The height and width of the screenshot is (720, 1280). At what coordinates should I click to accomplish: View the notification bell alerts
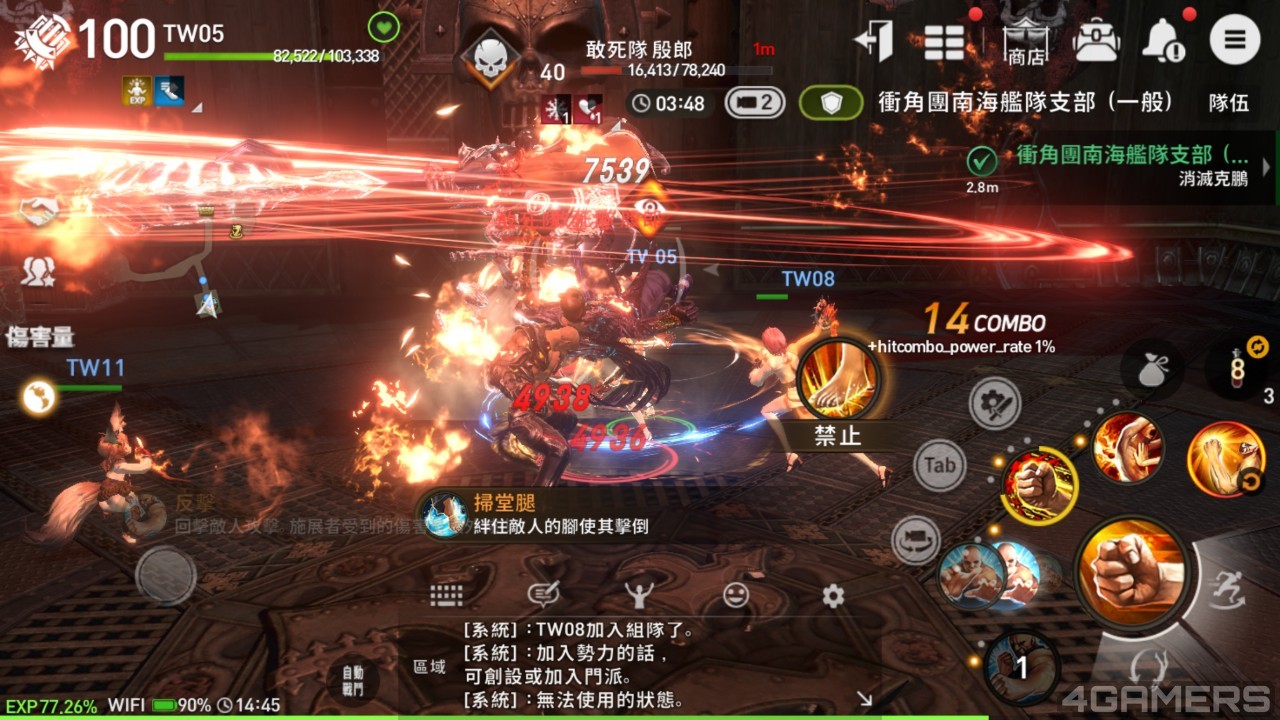point(1163,41)
